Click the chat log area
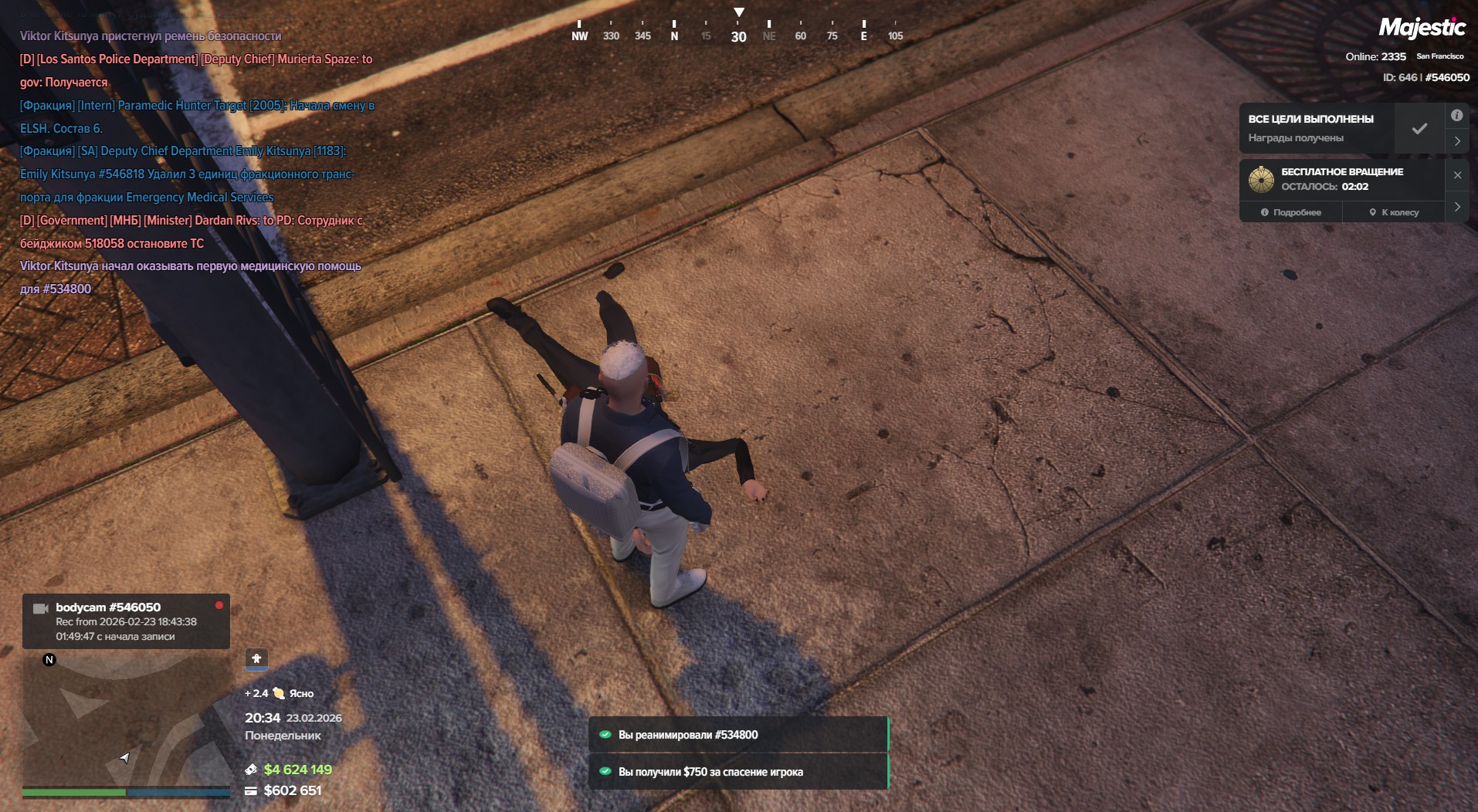The image size is (1478, 812). [197, 162]
